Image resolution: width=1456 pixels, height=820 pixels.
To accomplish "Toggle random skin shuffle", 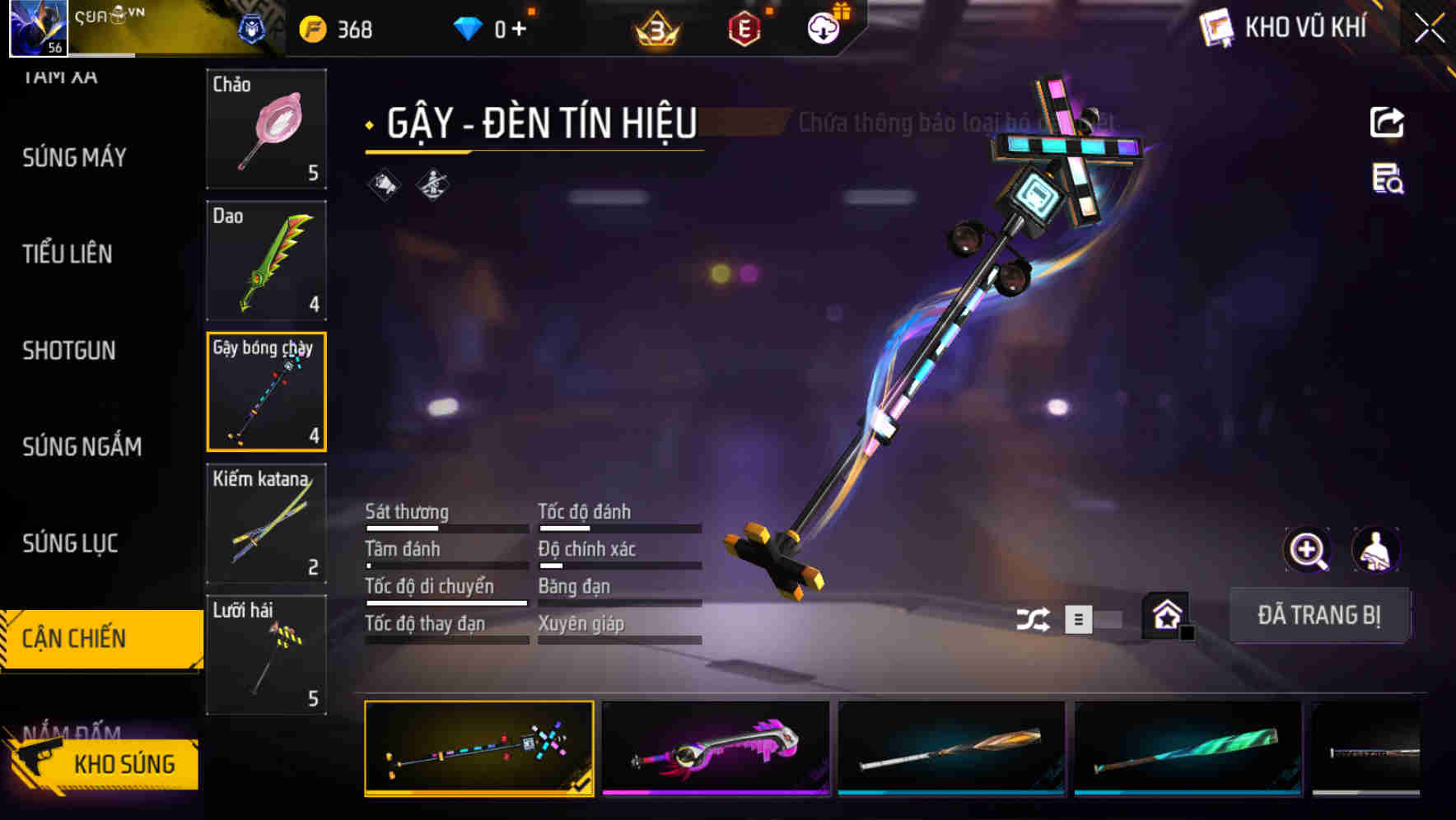I will point(1033,619).
